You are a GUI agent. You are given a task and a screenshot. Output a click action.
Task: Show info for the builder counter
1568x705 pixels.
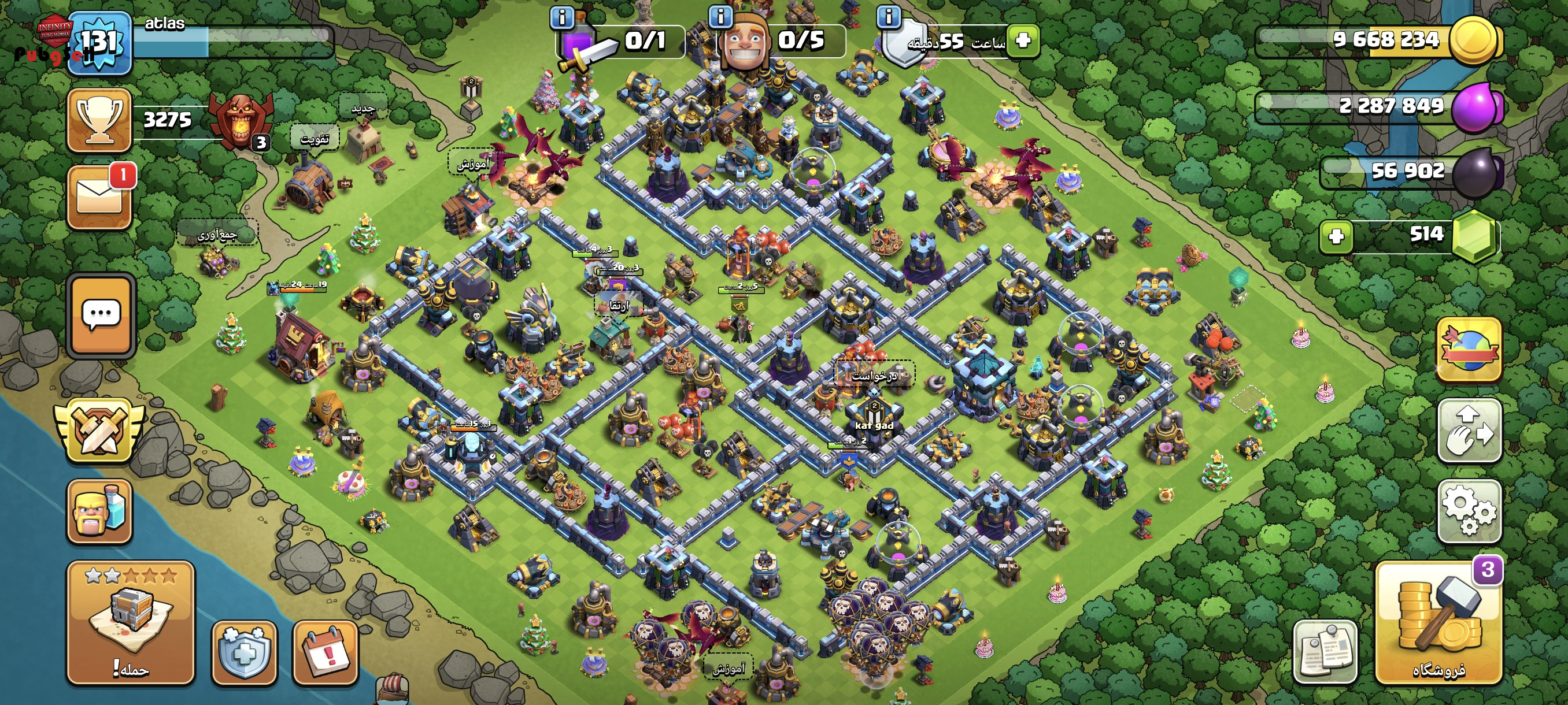tap(721, 16)
